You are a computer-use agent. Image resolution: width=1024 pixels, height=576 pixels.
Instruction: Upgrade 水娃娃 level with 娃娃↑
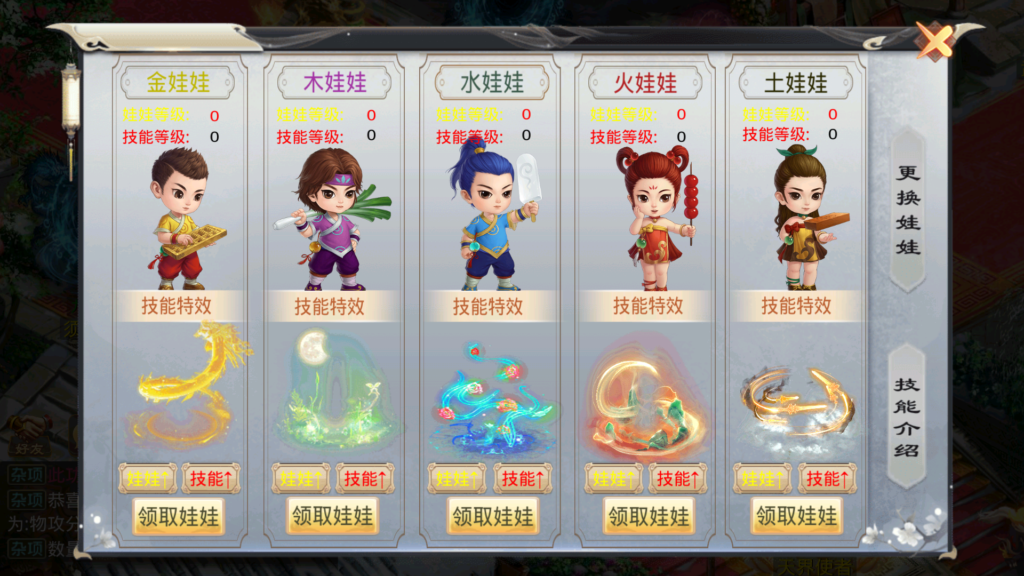pyautogui.click(x=458, y=479)
